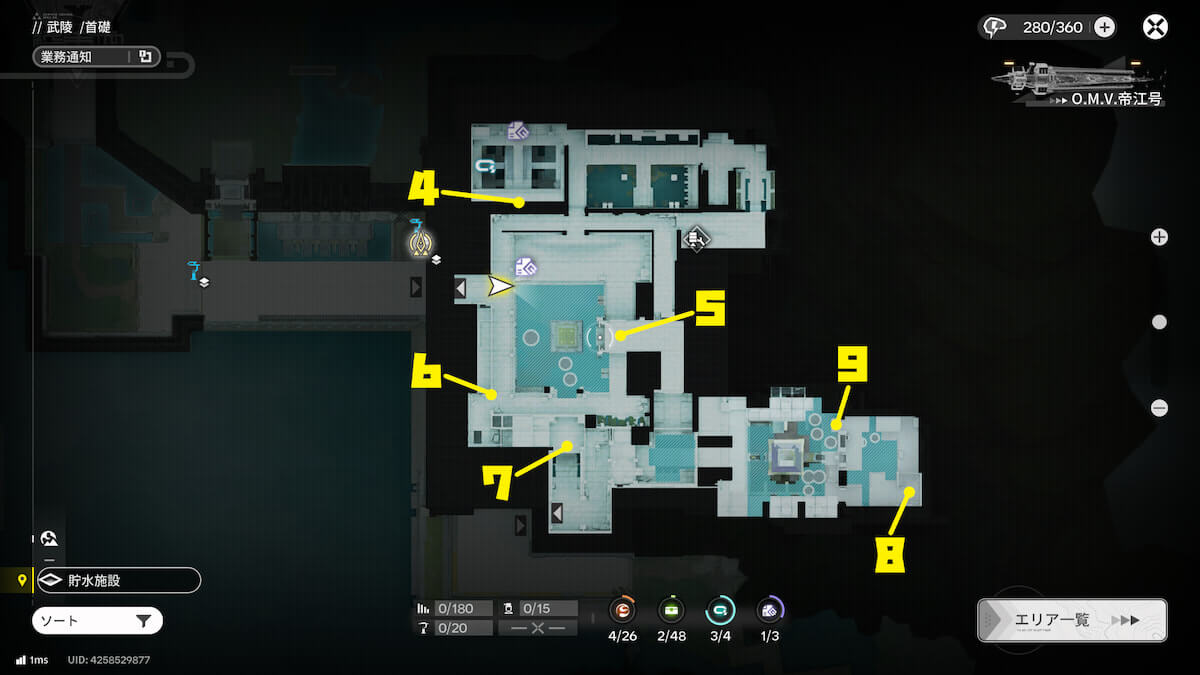The image size is (1200, 675).
Task: Filter by the green chest counter icon
Action: tap(670, 610)
